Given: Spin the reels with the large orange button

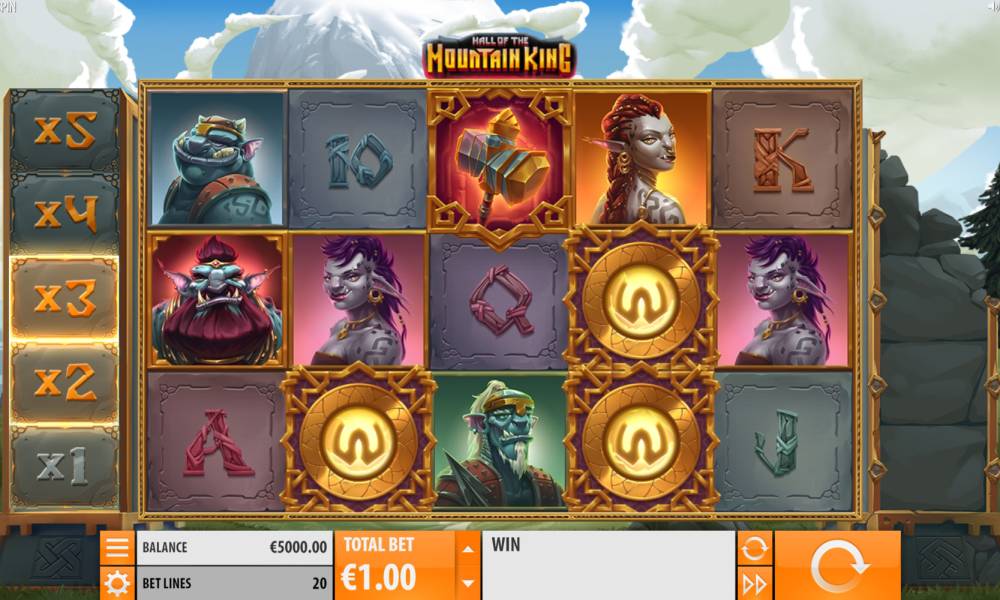Looking at the screenshot, I should click(838, 566).
